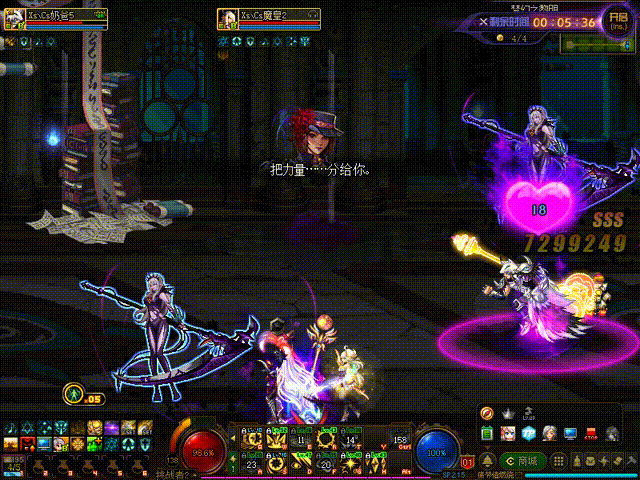
Task: Click the skill slot showing count 158
Action: (x=401, y=438)
